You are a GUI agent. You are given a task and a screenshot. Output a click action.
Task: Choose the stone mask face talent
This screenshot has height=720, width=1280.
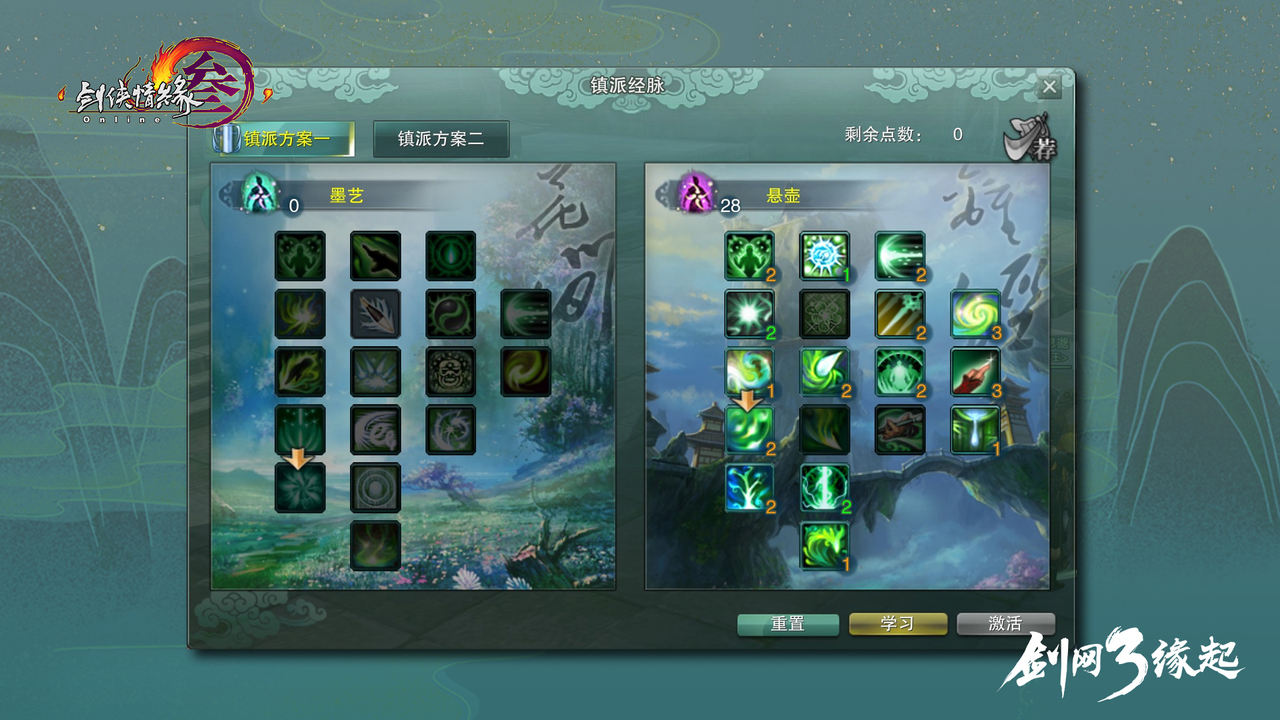coord(451,372)
